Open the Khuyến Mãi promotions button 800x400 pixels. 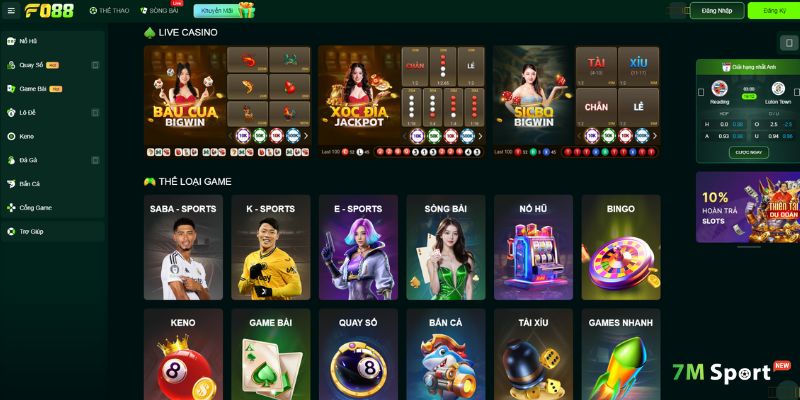point(224,11)
